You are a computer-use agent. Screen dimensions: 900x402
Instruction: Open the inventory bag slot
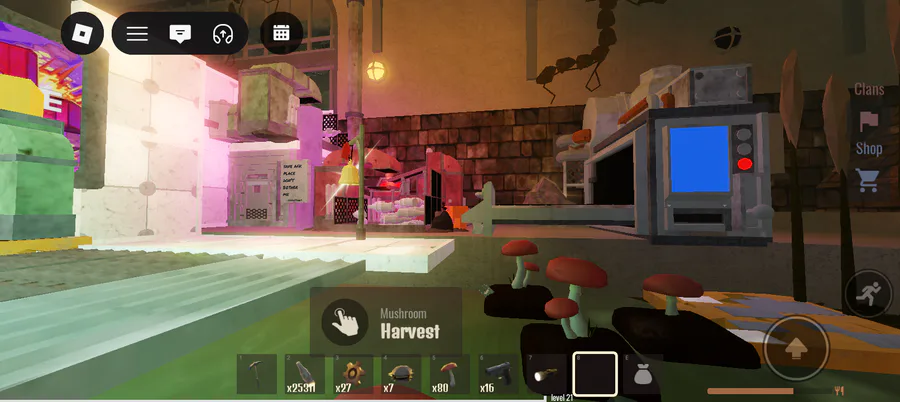click(643, 374)
